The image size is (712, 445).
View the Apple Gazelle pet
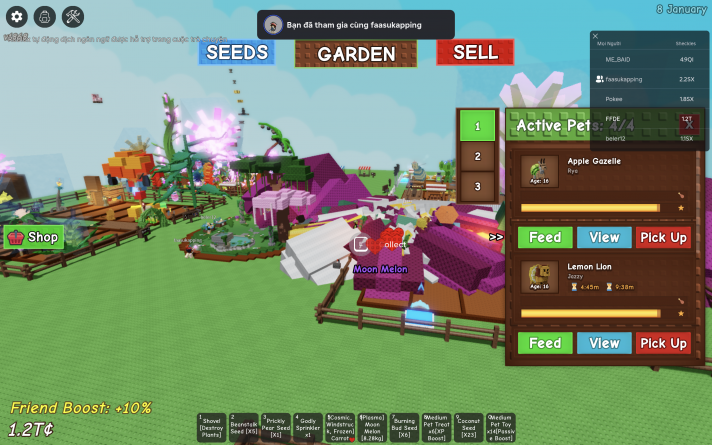pyautogui.click(x=604, y=237)
